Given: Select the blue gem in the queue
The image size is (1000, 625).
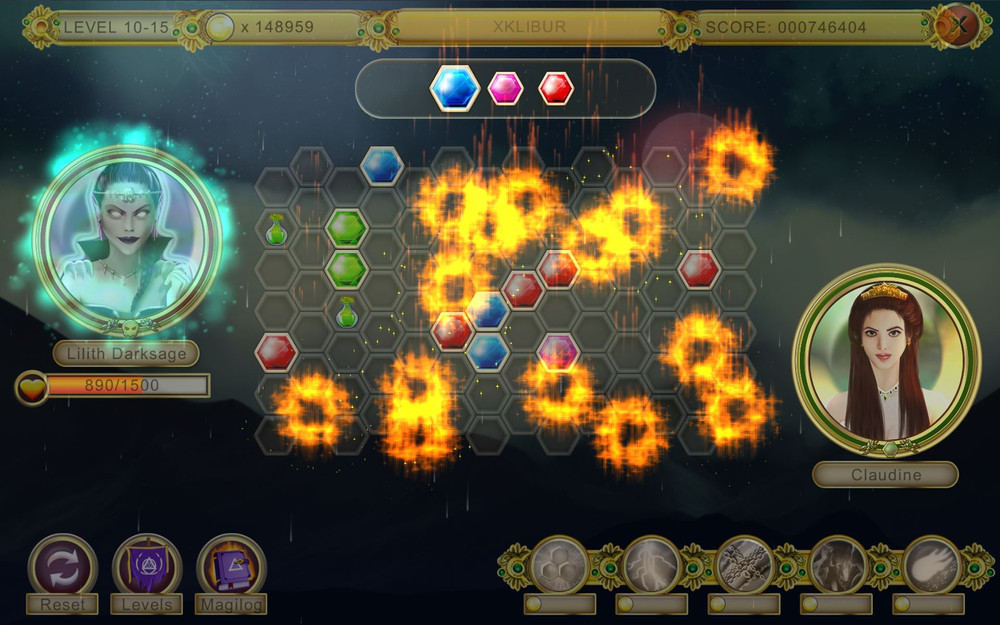Looking at the screenshot, I should (x=455, y=88).
